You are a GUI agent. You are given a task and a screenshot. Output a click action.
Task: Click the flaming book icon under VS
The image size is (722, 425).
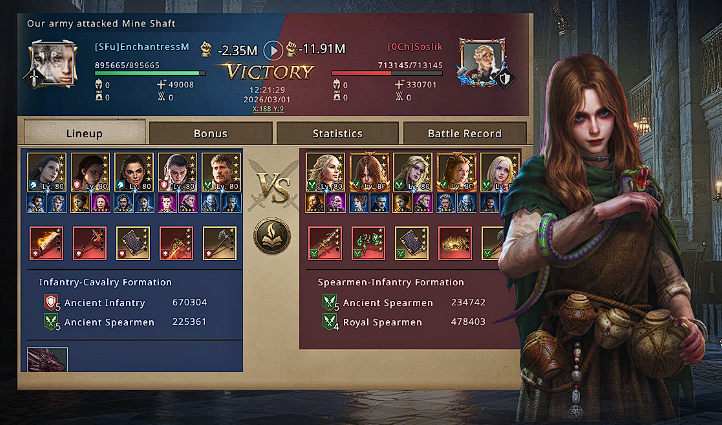point(272,239)
